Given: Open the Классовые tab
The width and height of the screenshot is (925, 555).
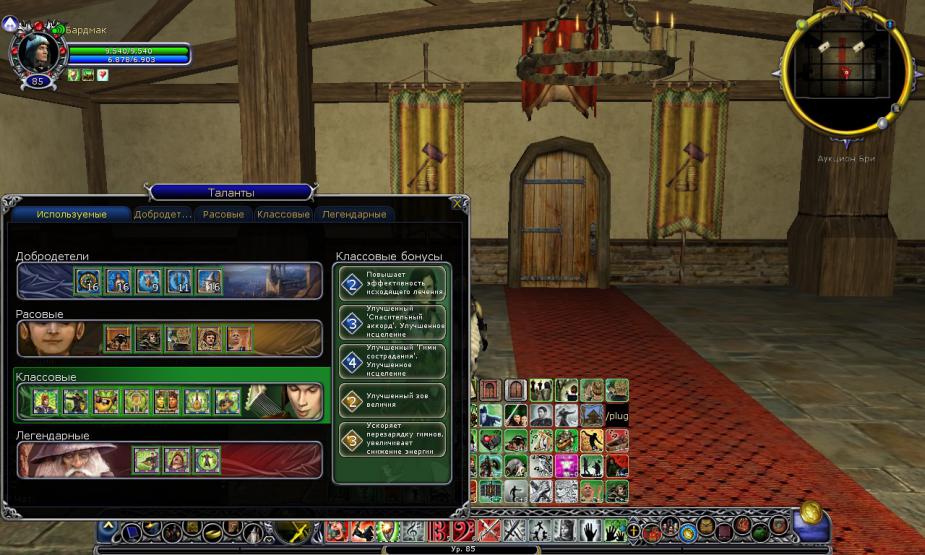Looking at the screenshot, I should (283, 214).
